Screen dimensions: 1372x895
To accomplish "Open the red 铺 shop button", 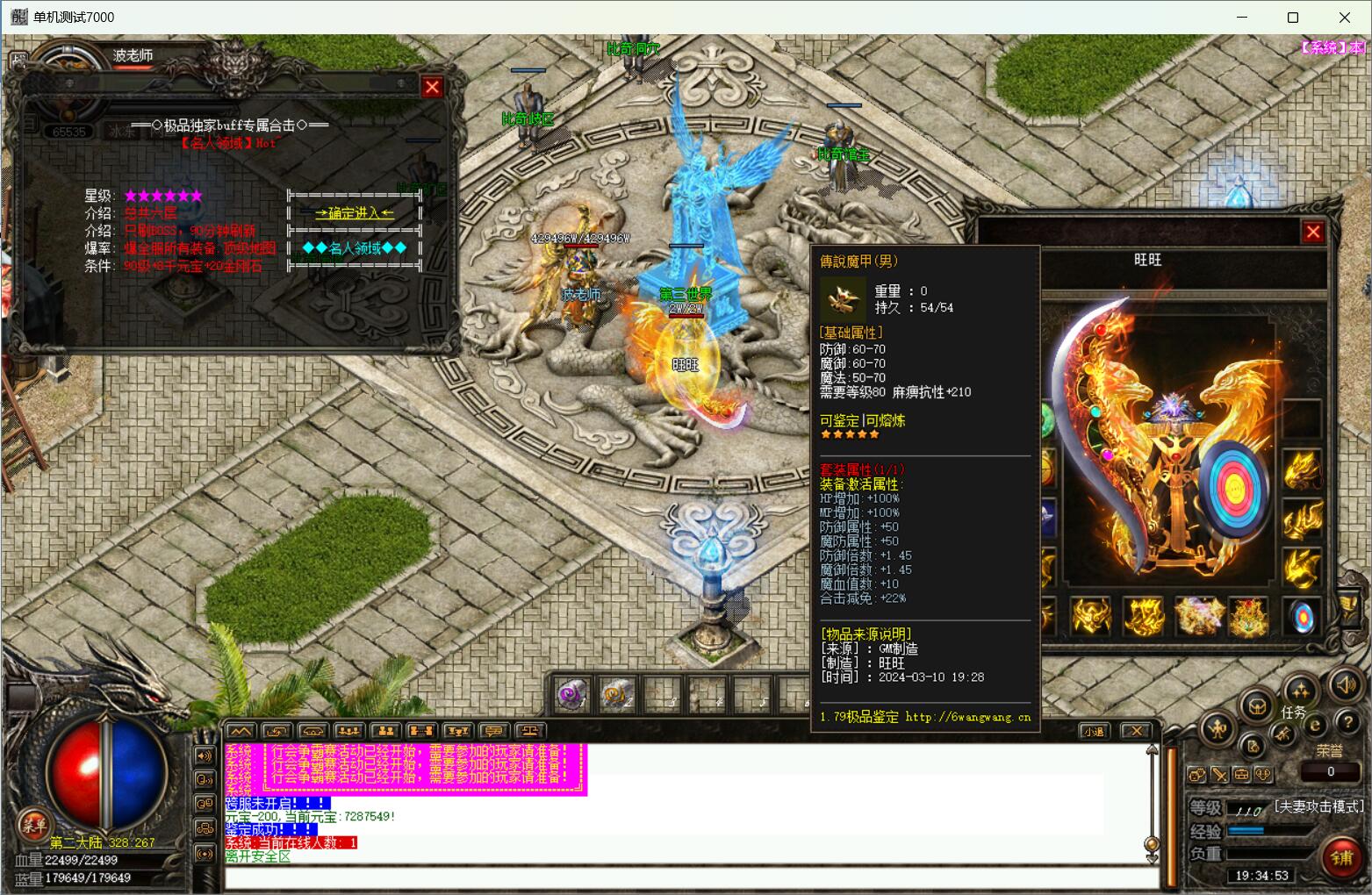I will (x=1342, y=857).
